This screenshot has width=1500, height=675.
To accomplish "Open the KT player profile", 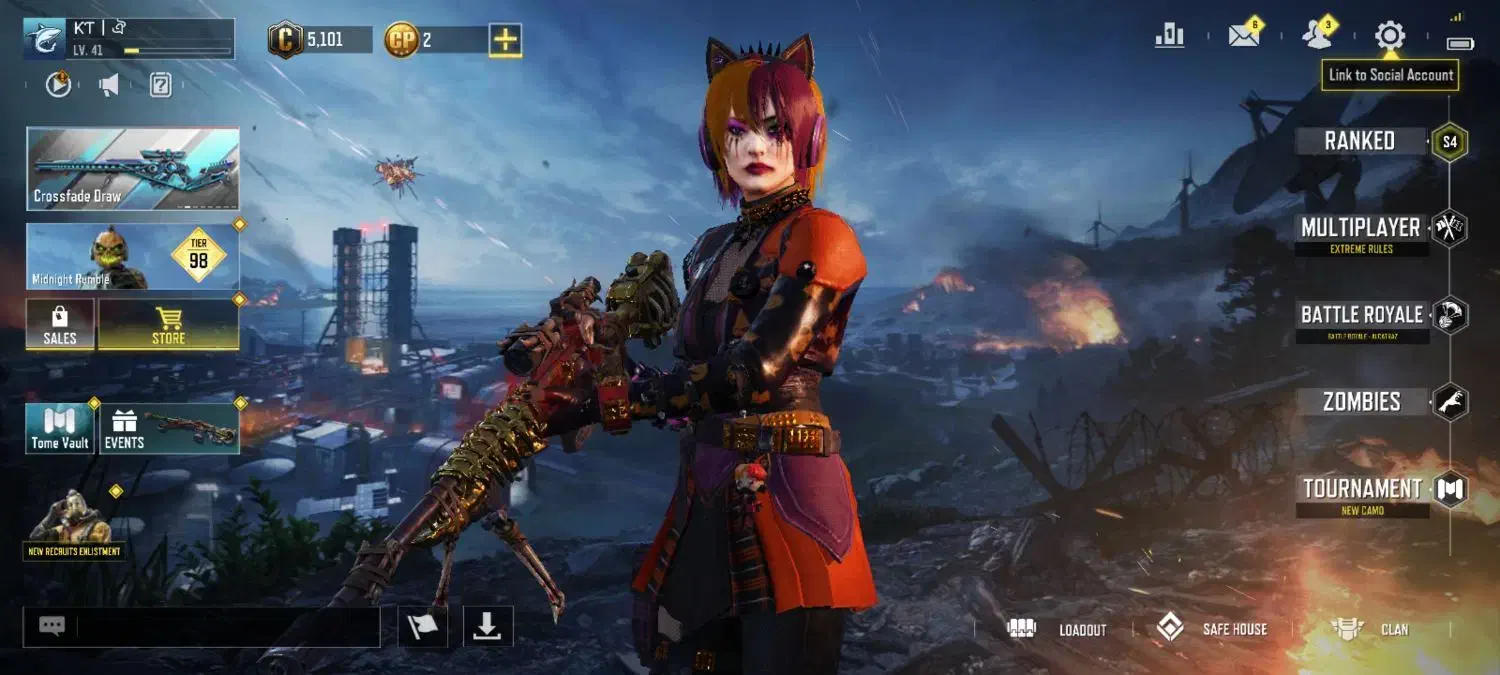I will [x=128, y=38].
